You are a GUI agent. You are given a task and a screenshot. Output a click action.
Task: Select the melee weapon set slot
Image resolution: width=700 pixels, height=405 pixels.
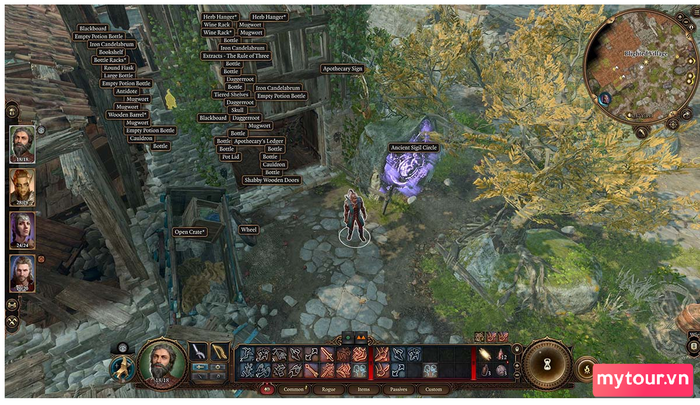click(x=199, y=351)
